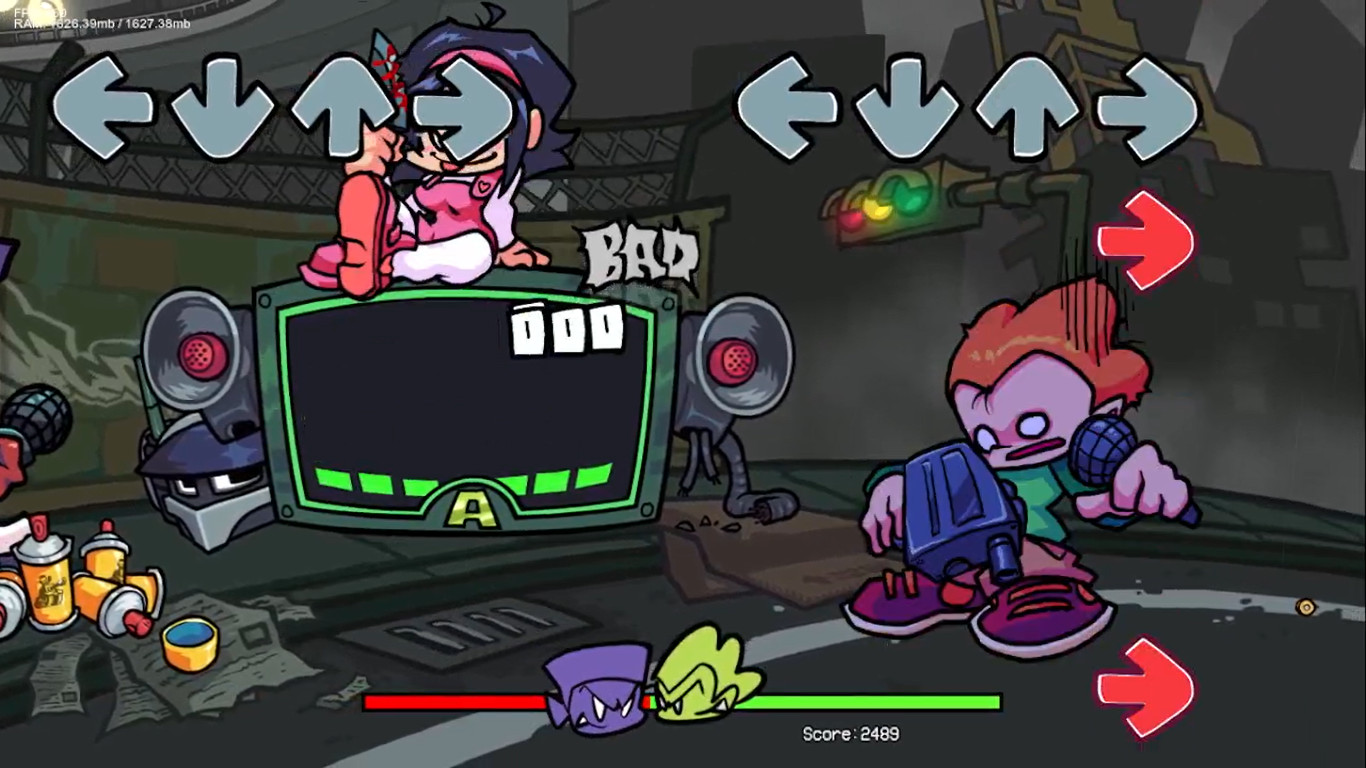Viewport: 1366px width, 768px height.
Task: Select the down arrow receptor on opponent side
Action: (222, 107)
